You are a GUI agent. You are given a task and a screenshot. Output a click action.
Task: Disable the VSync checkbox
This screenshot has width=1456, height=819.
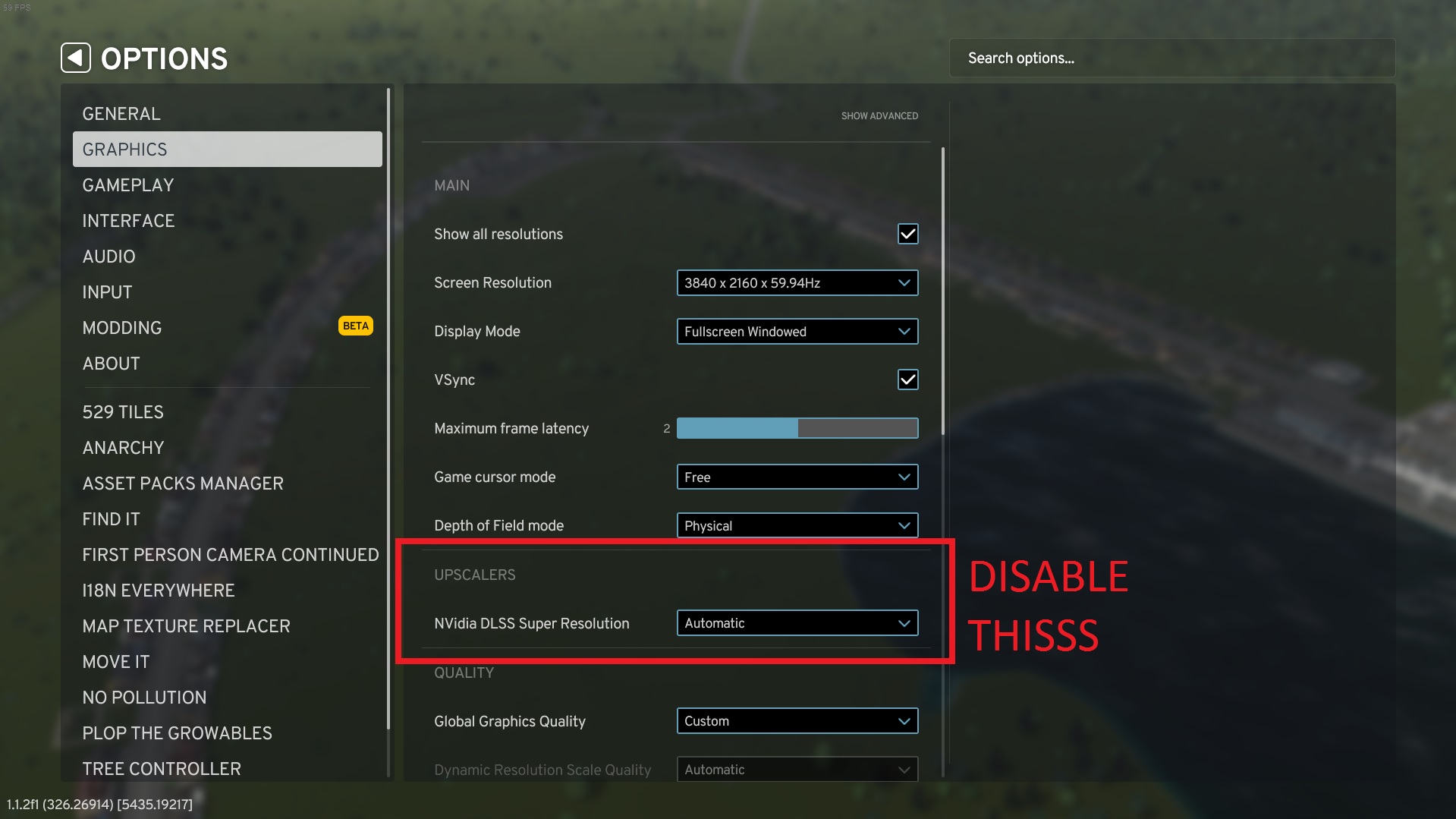pyautogui.click(x=907, y=380)
